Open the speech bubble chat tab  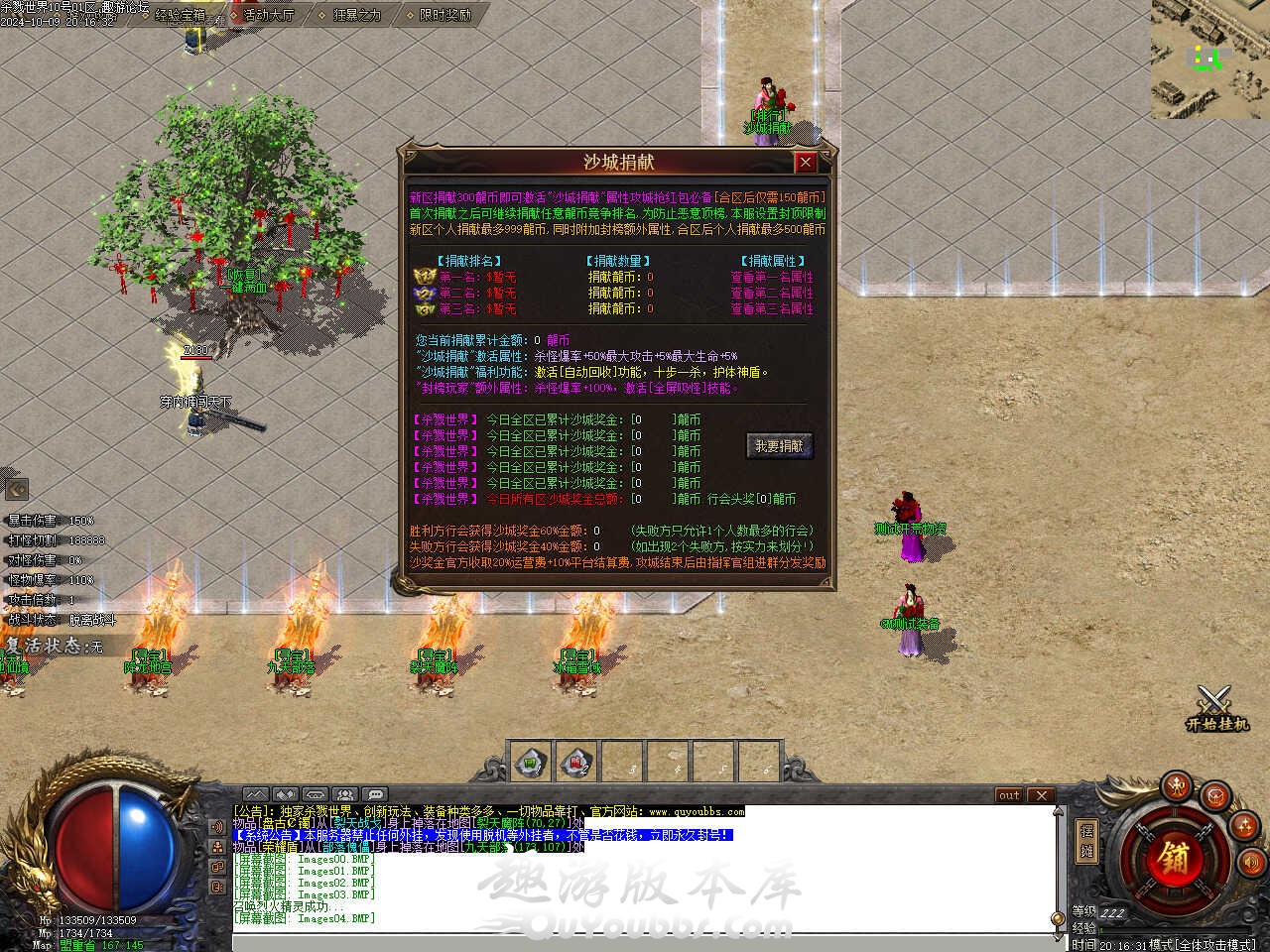point(374,794)
